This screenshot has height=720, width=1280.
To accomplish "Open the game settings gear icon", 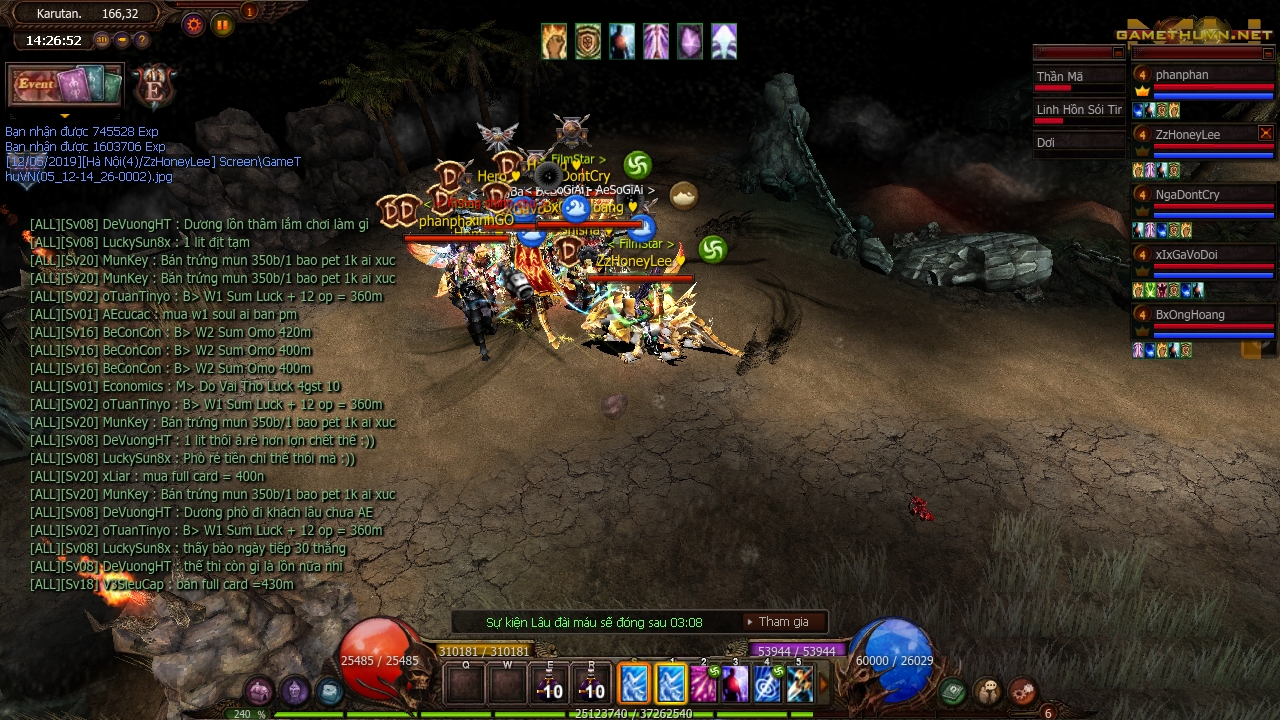I will (193, 25).
